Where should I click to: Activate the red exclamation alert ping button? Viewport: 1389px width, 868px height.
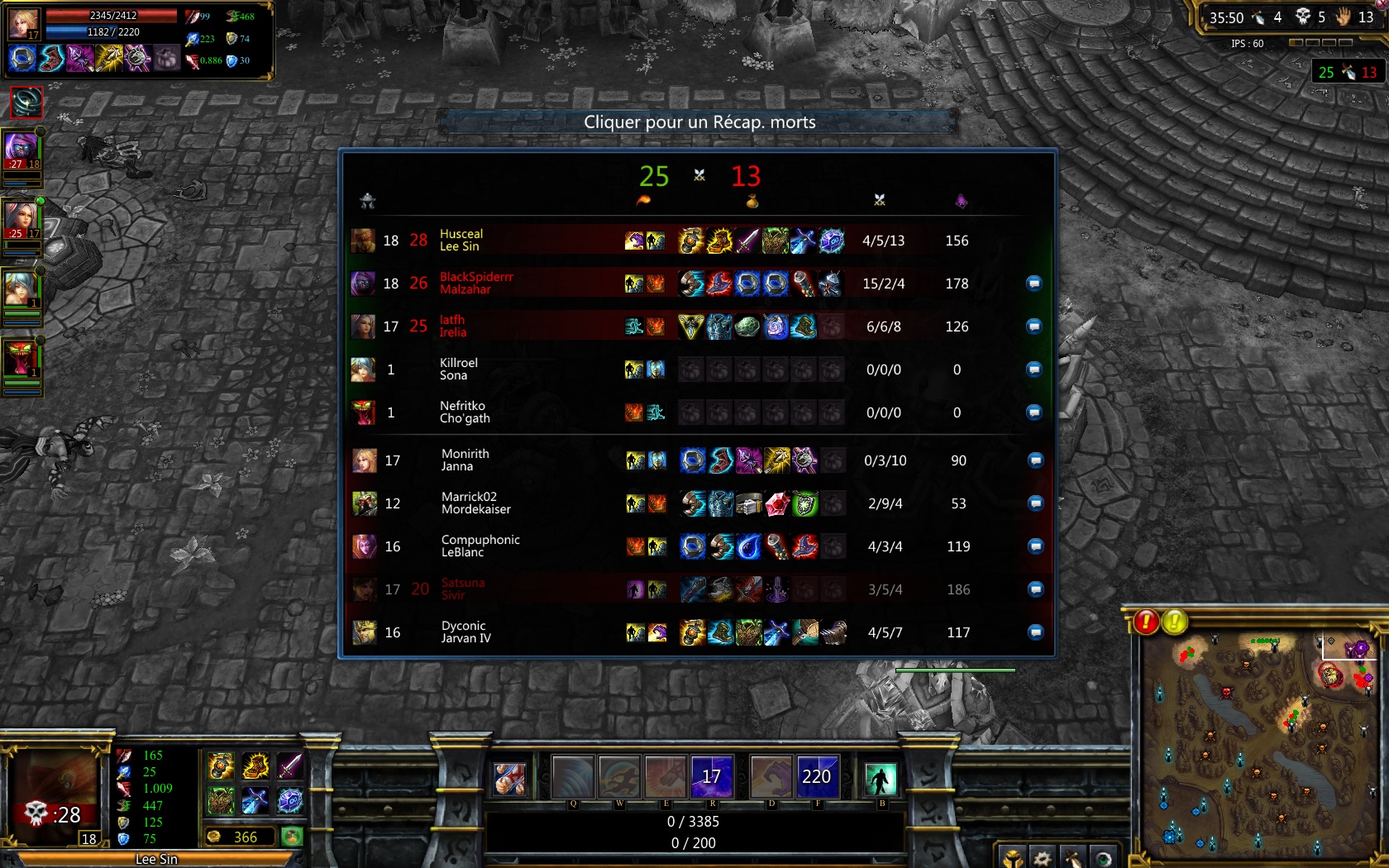[1146, 622]
